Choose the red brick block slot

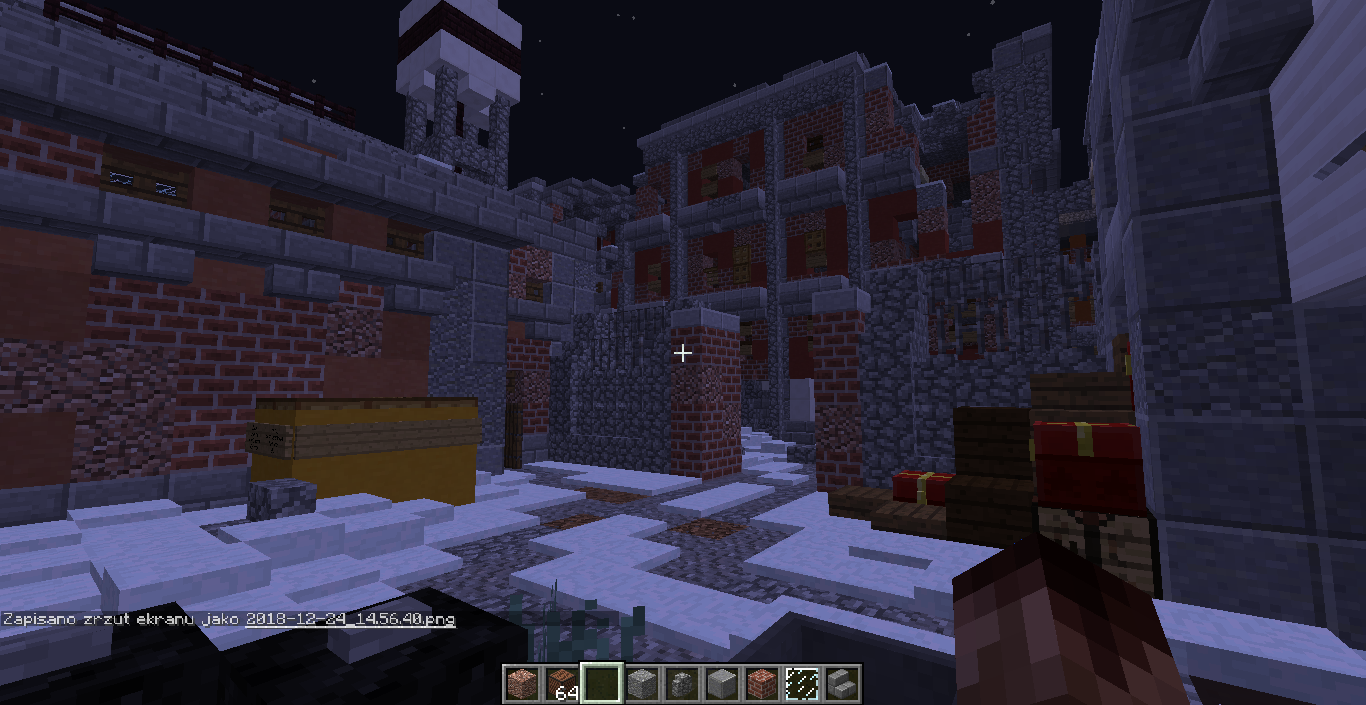tap(761, 683)
